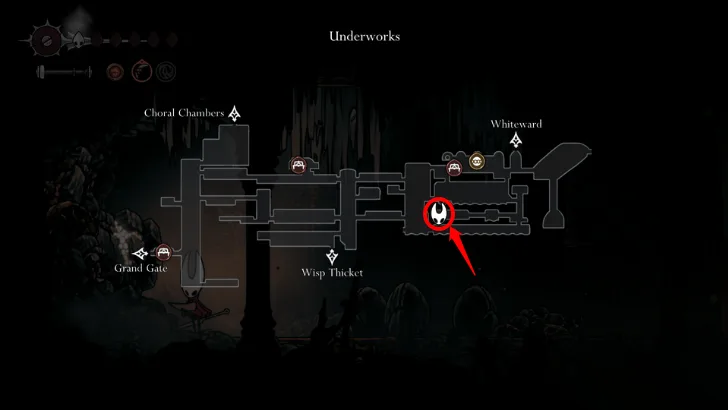This screenshot has height=410, width=728.
Task: Choose the Grand Gate exit arrow
Action: [x=142, y=253]
